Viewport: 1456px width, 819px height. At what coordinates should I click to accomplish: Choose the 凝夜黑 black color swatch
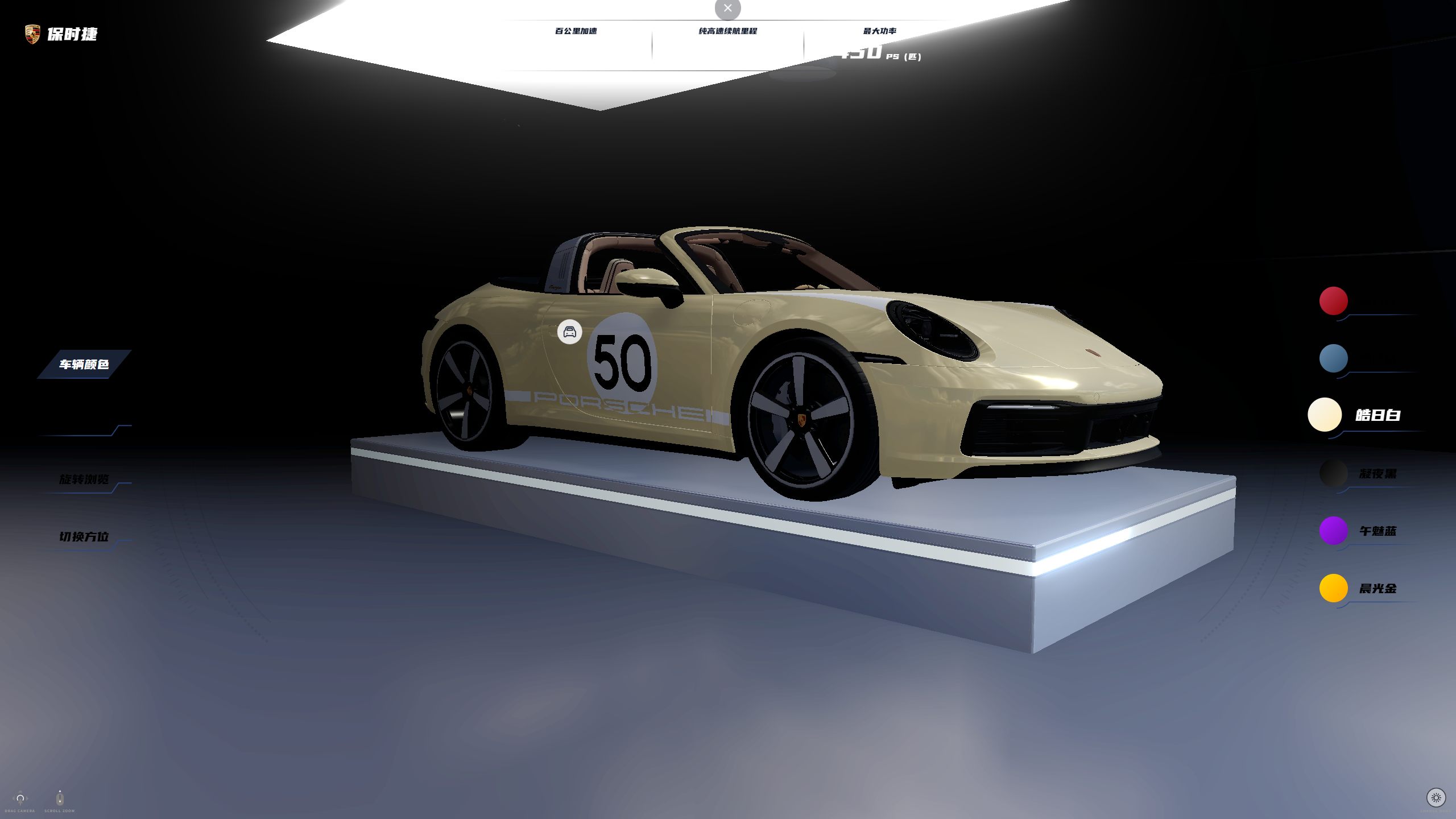[x=1333, y=473]
